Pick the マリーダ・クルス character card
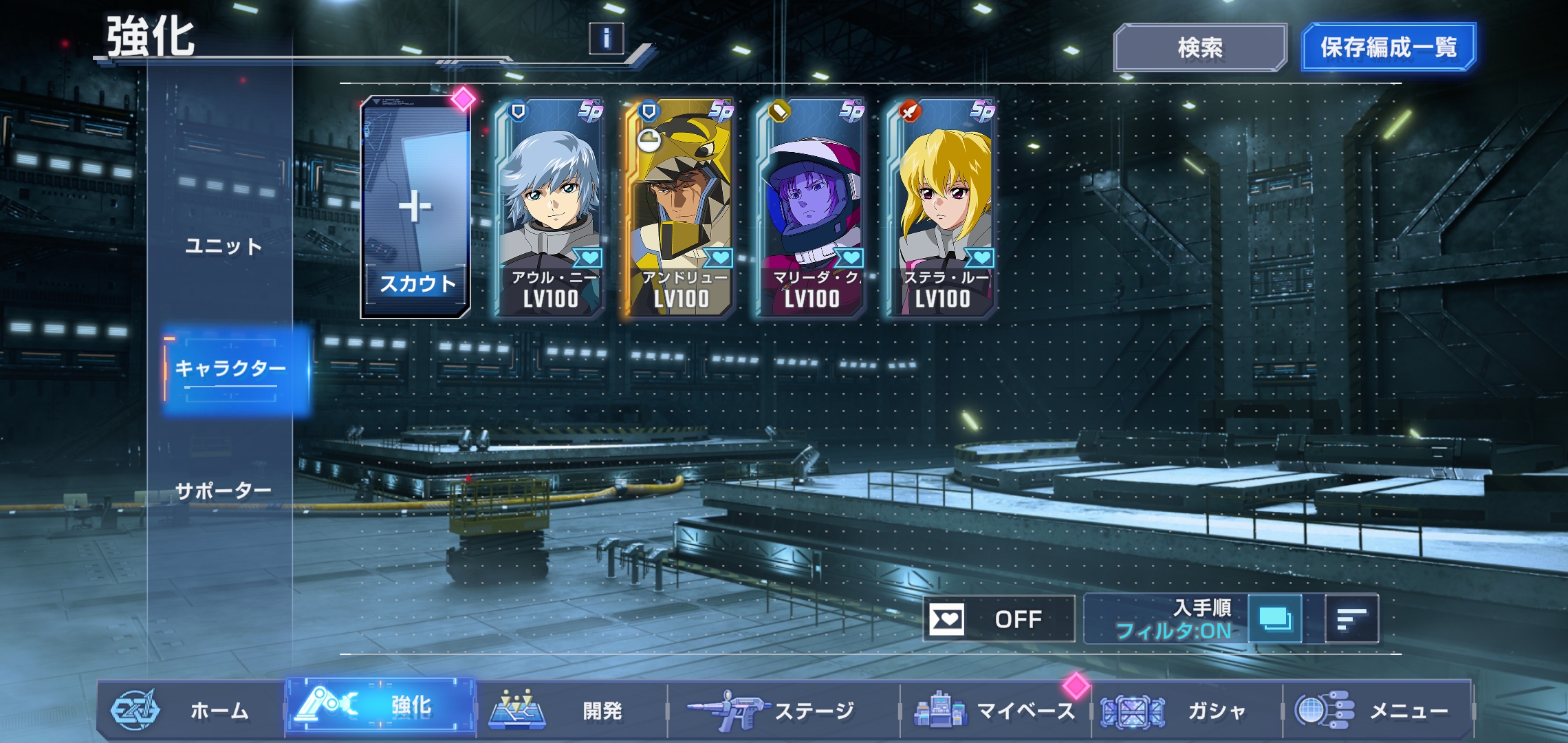Viewport: 1568px width, 743px height. 812,208
